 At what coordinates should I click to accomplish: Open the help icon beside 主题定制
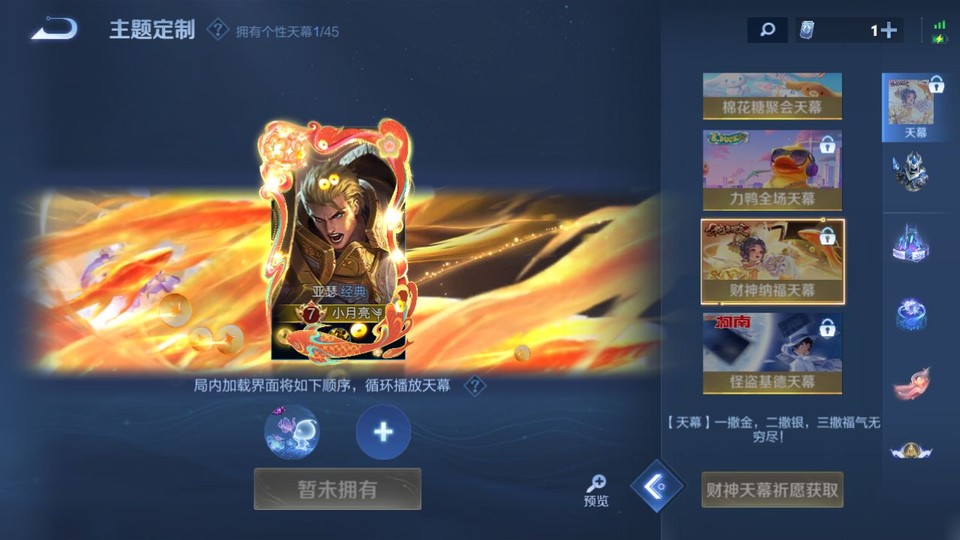click(x=217, y=30)
